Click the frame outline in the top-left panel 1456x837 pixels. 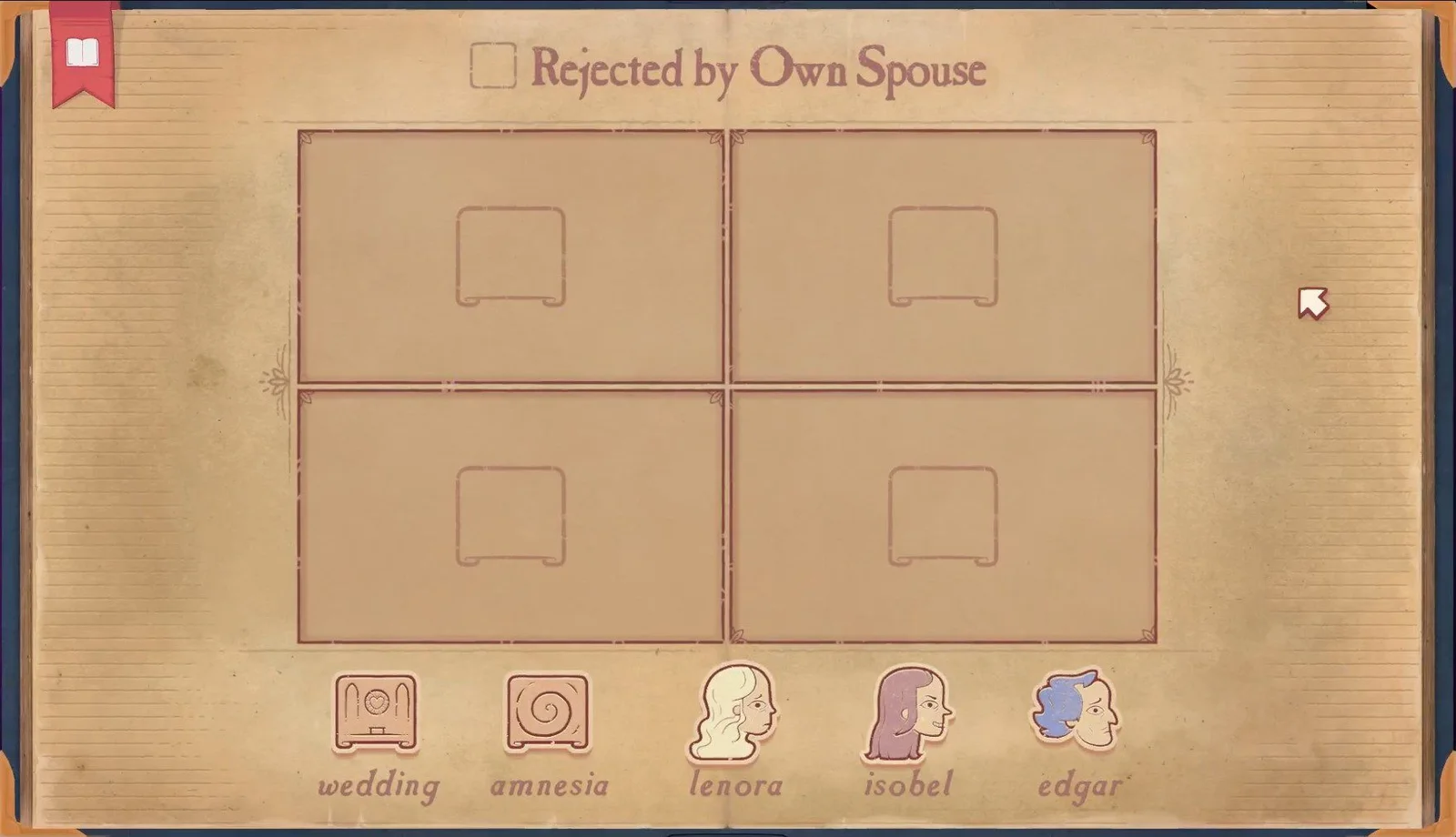[x=511, y=256]
